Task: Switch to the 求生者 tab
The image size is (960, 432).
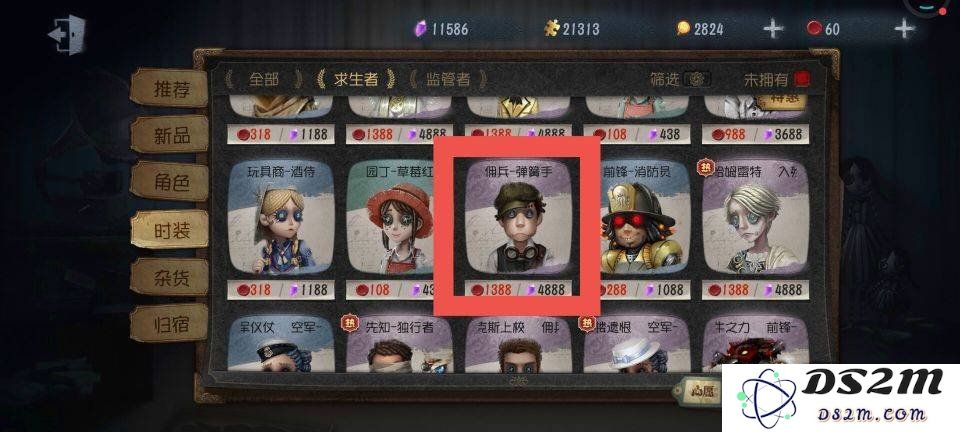Action: [356, 79]
